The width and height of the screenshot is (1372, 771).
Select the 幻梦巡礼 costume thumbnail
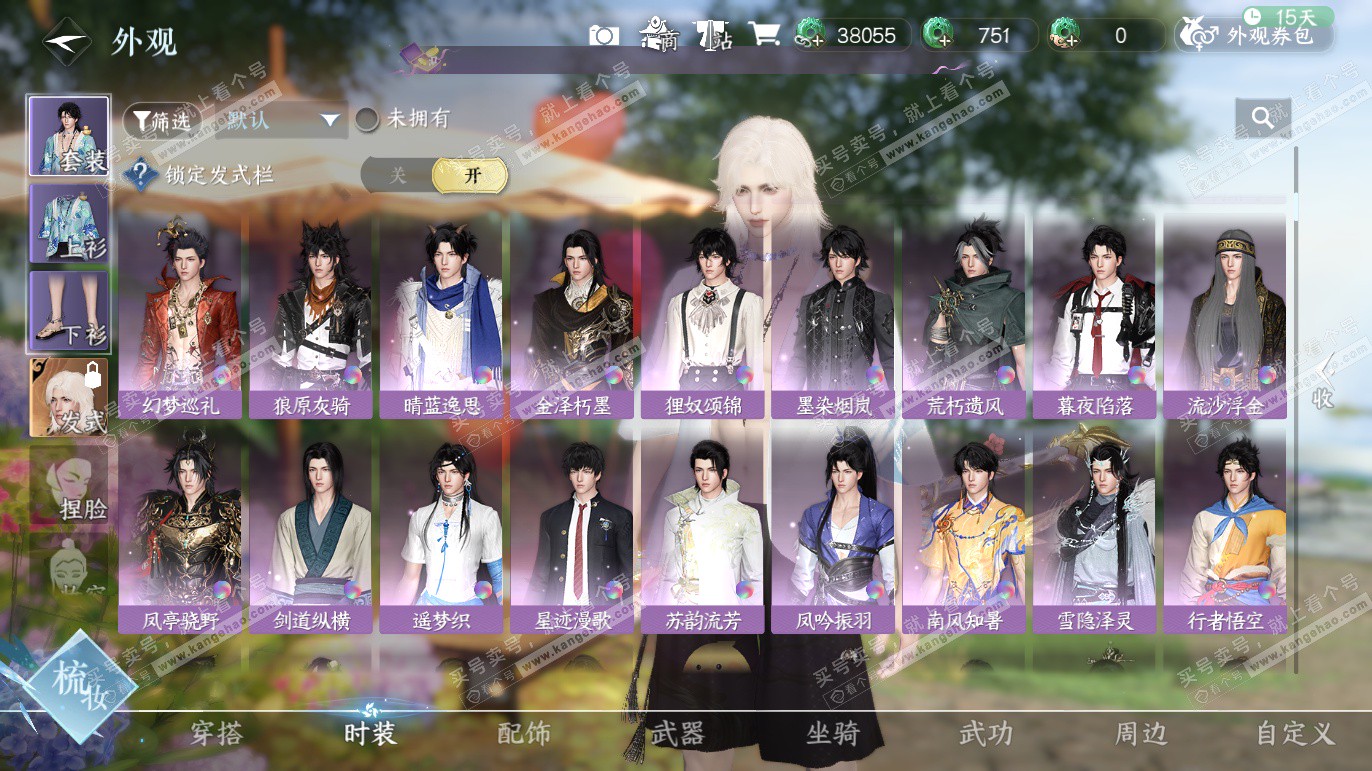click(180, 318)
